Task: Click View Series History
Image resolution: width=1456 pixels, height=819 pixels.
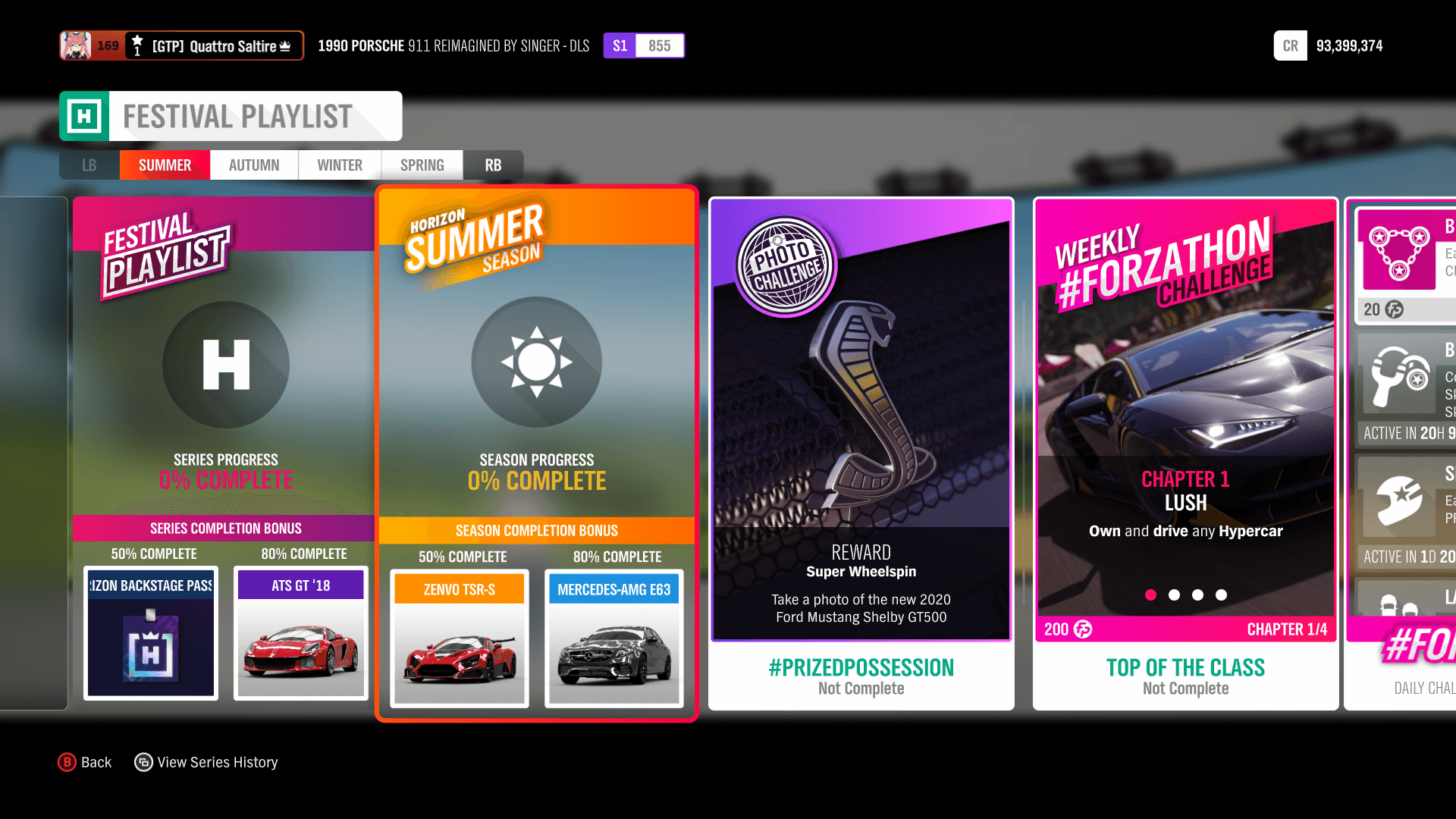Action: point(206,762)
